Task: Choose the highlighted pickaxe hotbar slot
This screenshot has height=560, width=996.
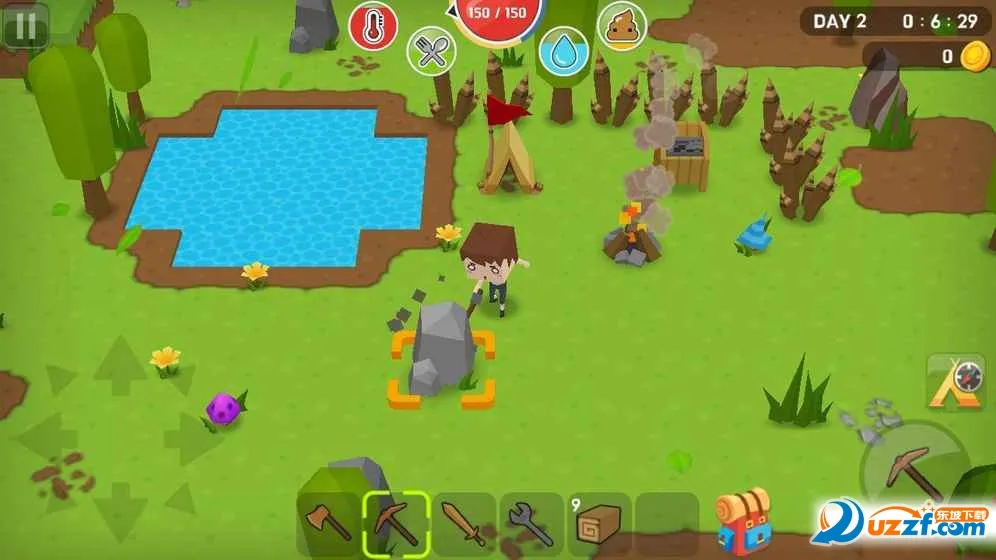Action: pyautogui.click(x=396, y=522)
